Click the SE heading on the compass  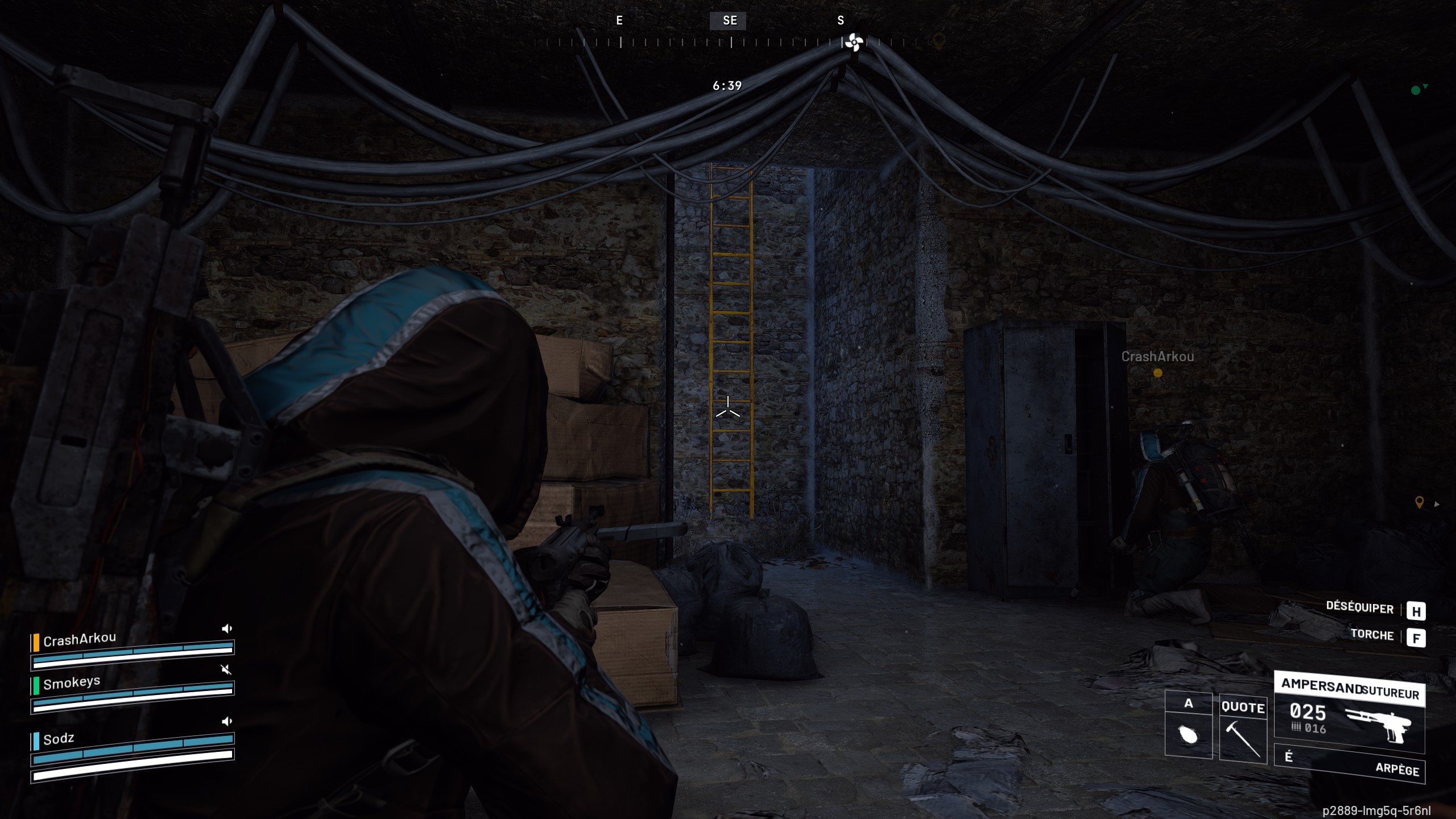point(730,21)
